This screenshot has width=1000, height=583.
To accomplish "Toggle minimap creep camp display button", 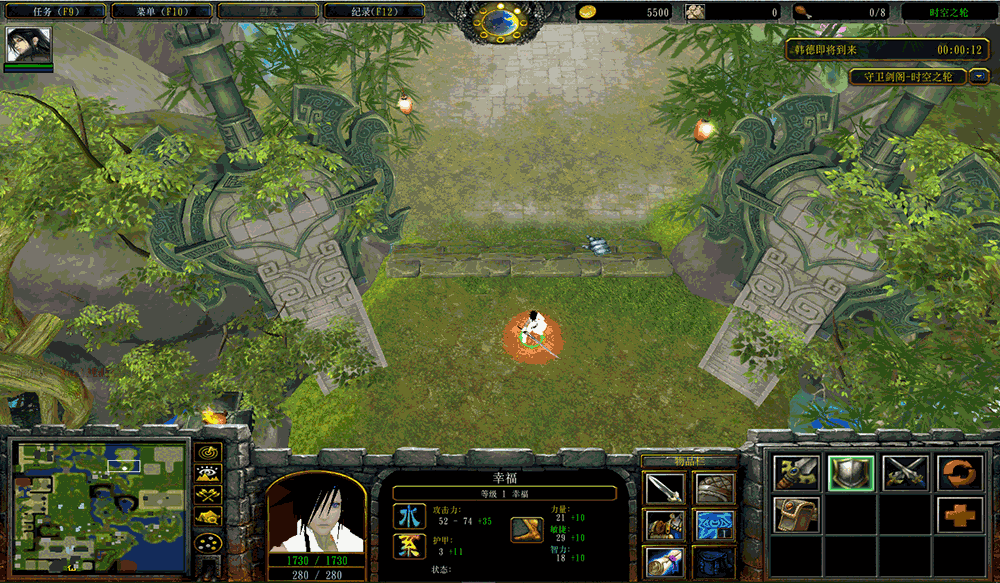I will (208, 517).
